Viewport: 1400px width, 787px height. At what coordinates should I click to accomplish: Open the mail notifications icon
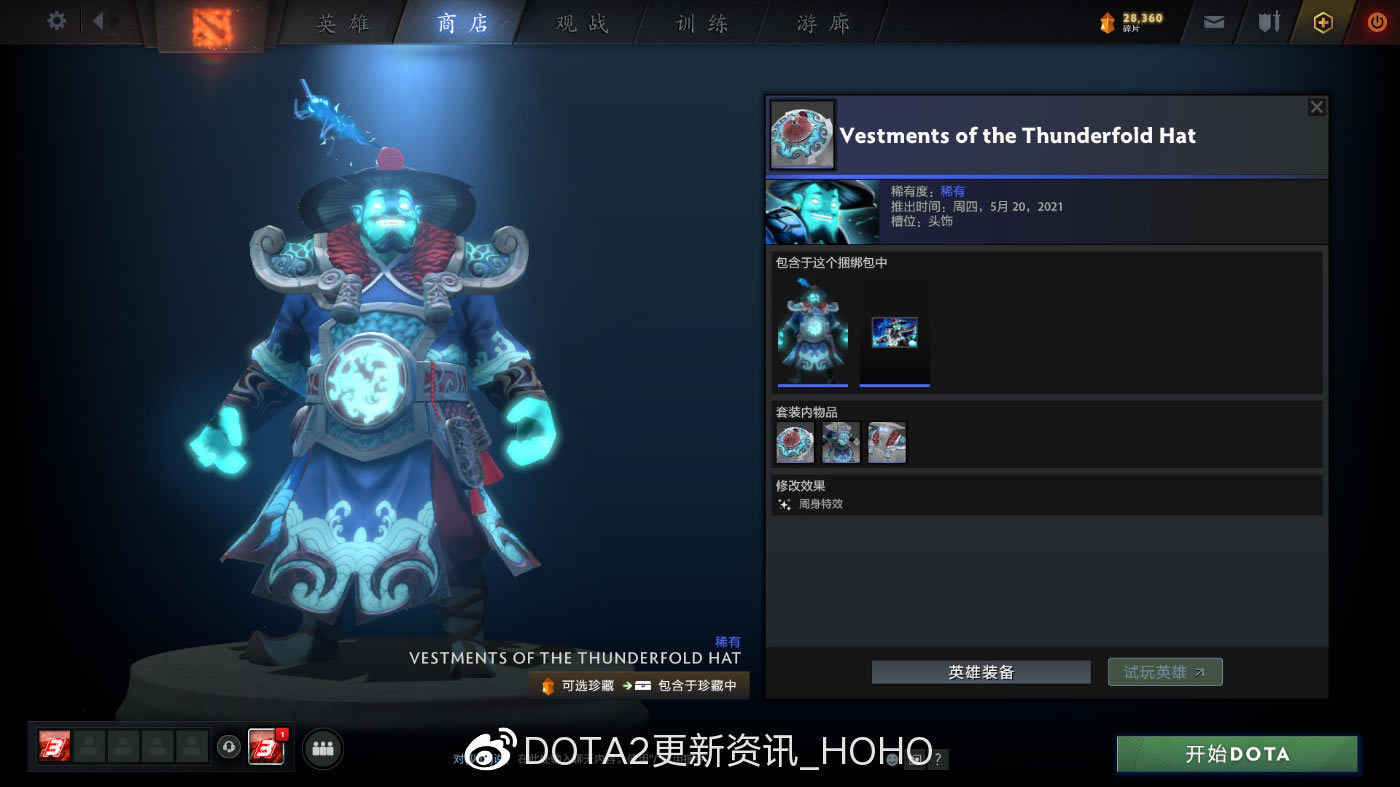(x=1213, y=21)
